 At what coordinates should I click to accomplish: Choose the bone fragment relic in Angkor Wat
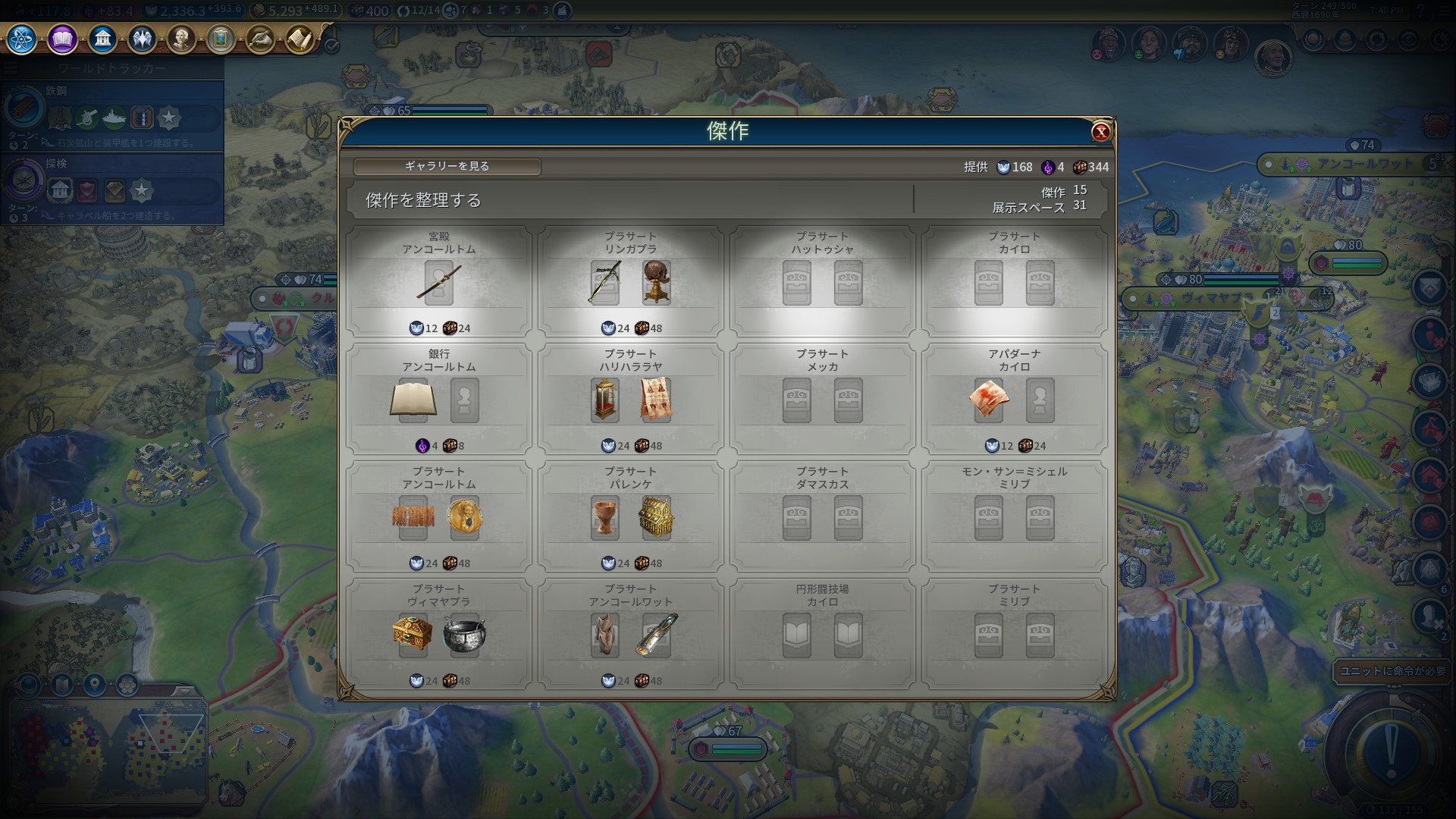[x=604, y=635]
